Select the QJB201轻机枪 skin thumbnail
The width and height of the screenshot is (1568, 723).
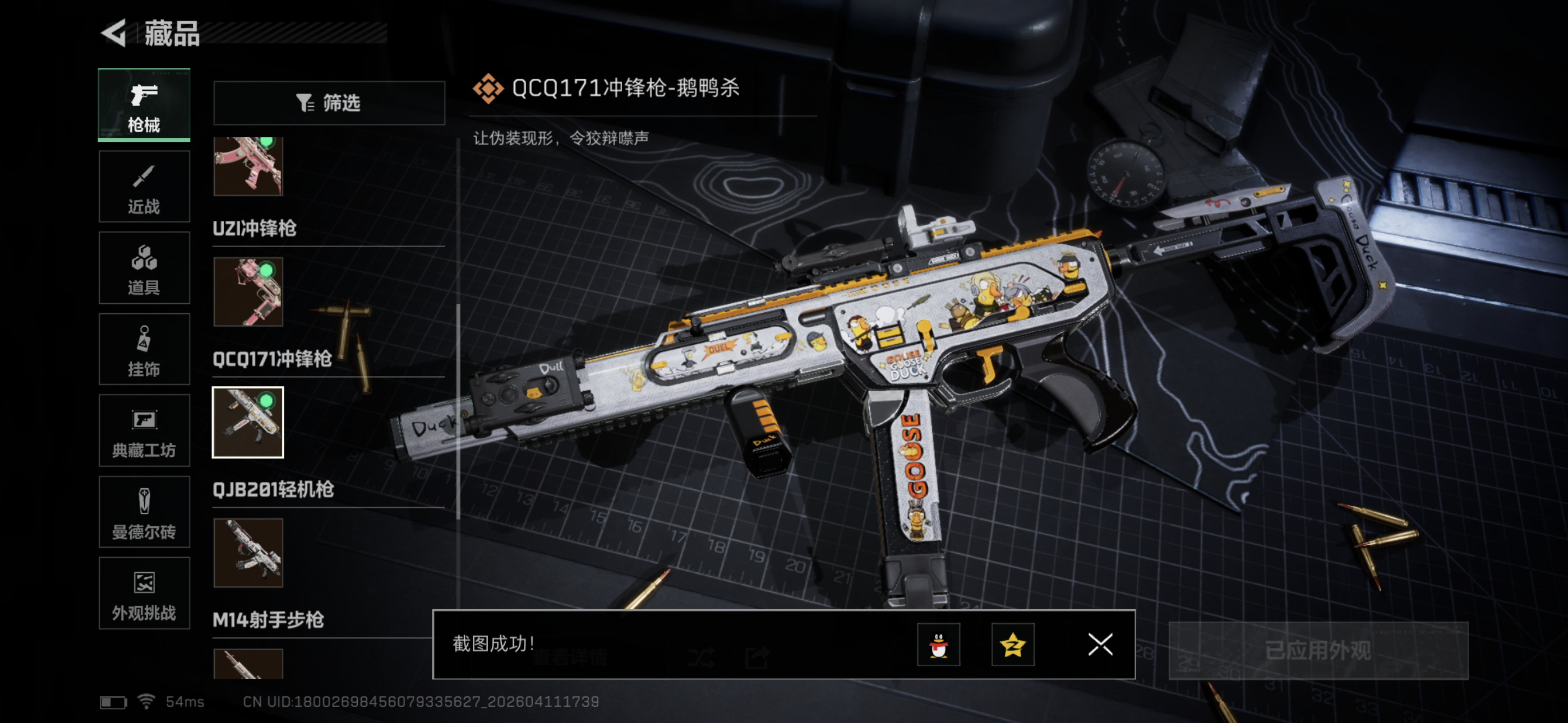248,553
